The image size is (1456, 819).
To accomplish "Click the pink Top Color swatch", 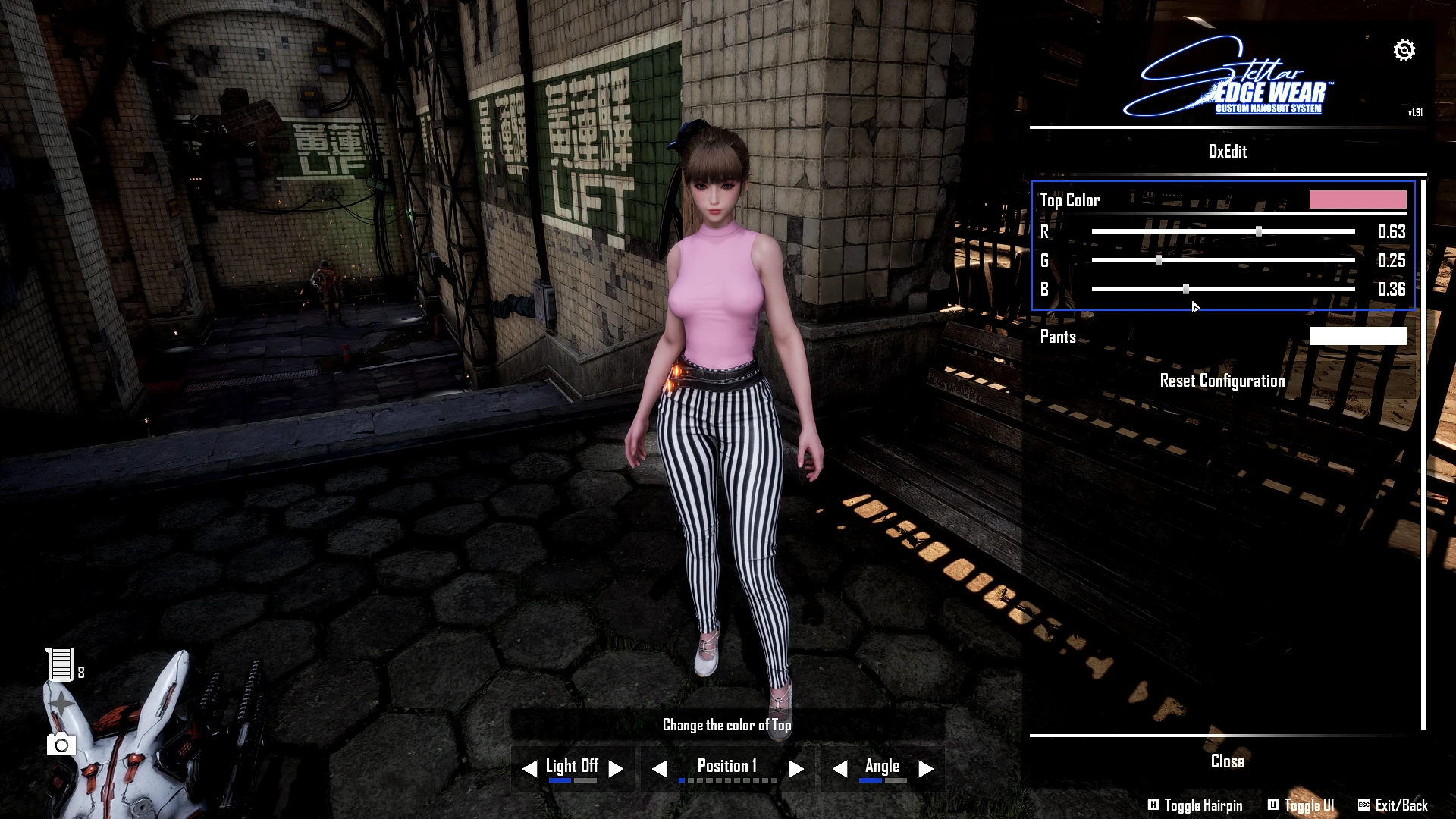I will point(1357,199).
